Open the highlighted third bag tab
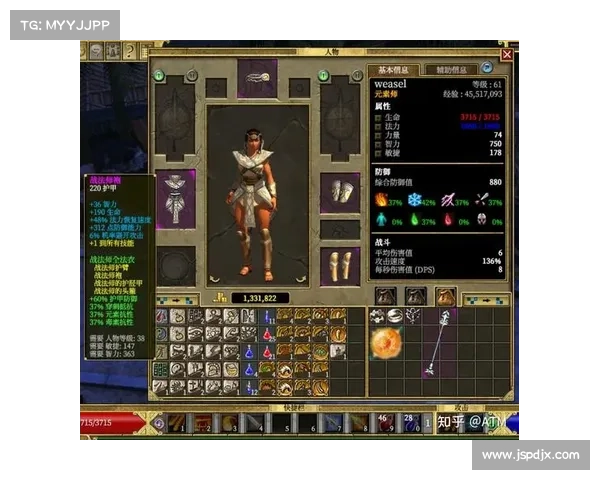600x480 pixels. coord(445,296)
